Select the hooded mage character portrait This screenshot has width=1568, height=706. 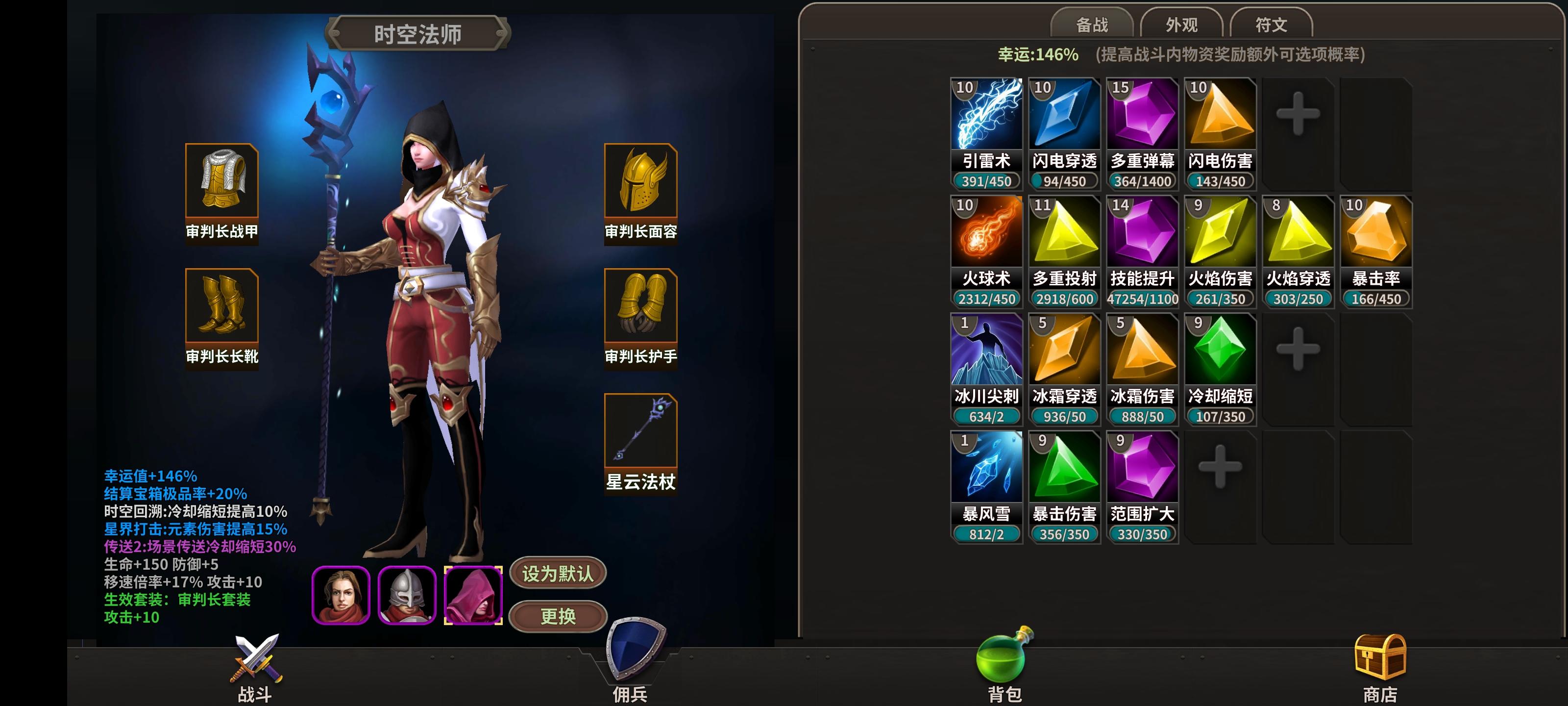tap(476, 593)
